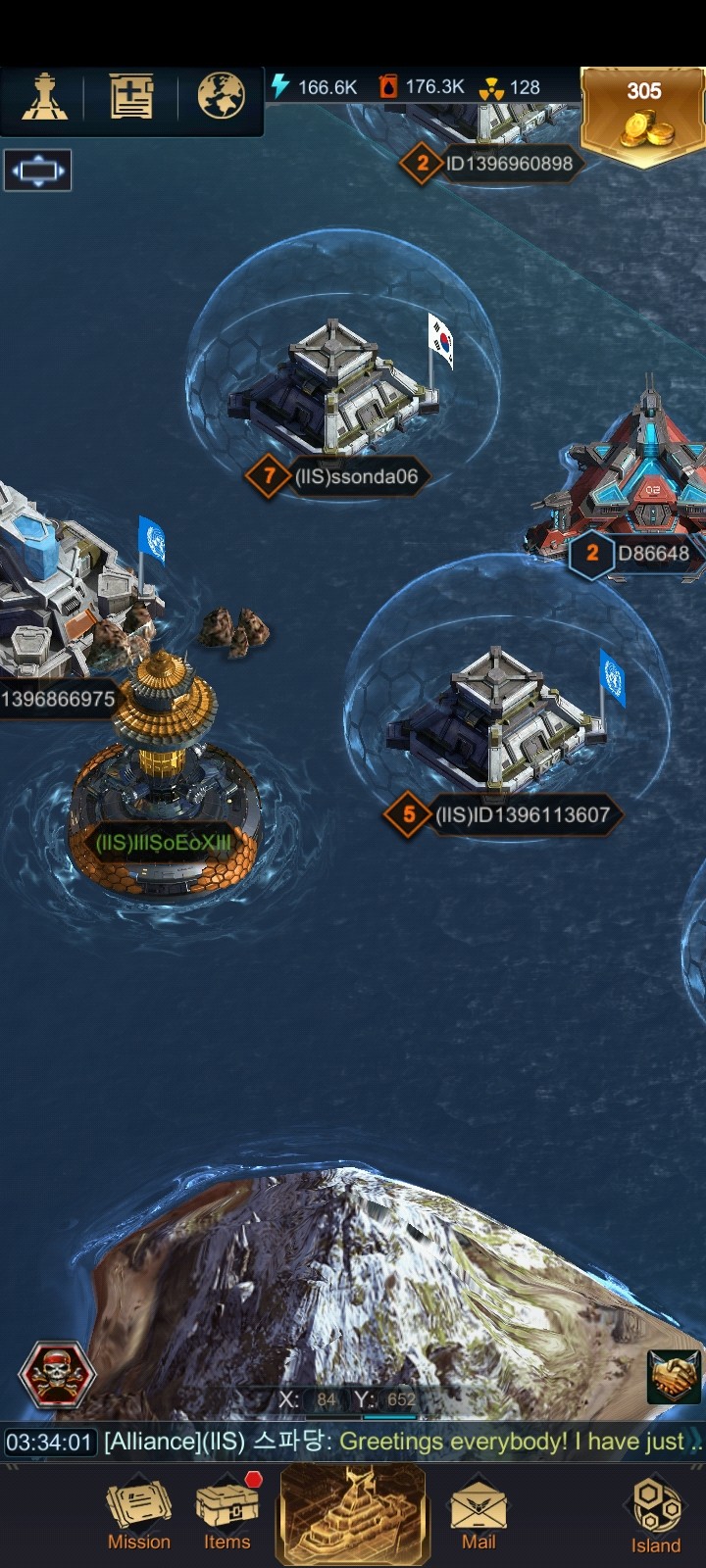Select the D86648 base label
706x1568 pixels.
652,554
